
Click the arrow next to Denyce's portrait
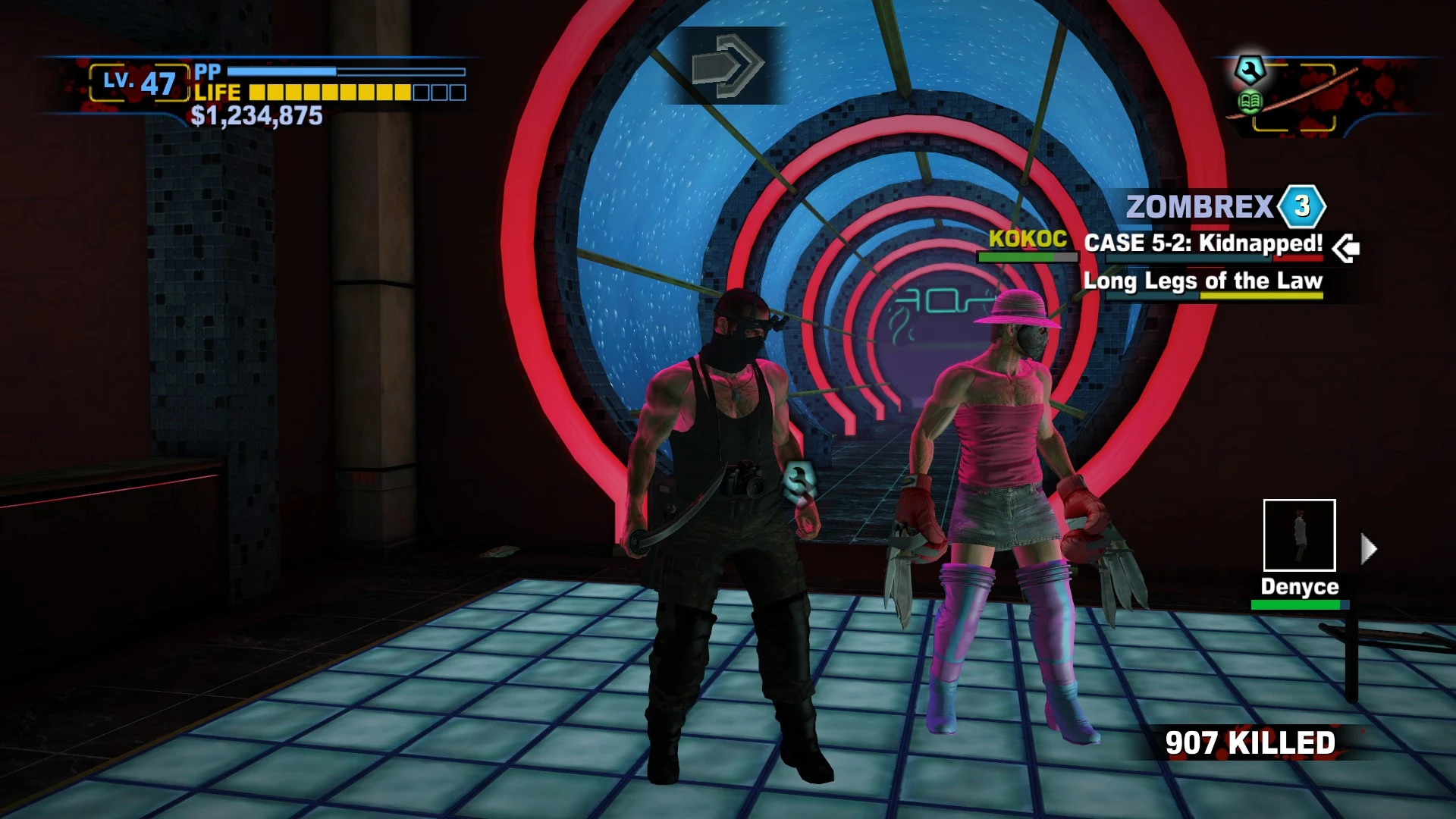click(x=1368, y=548)
